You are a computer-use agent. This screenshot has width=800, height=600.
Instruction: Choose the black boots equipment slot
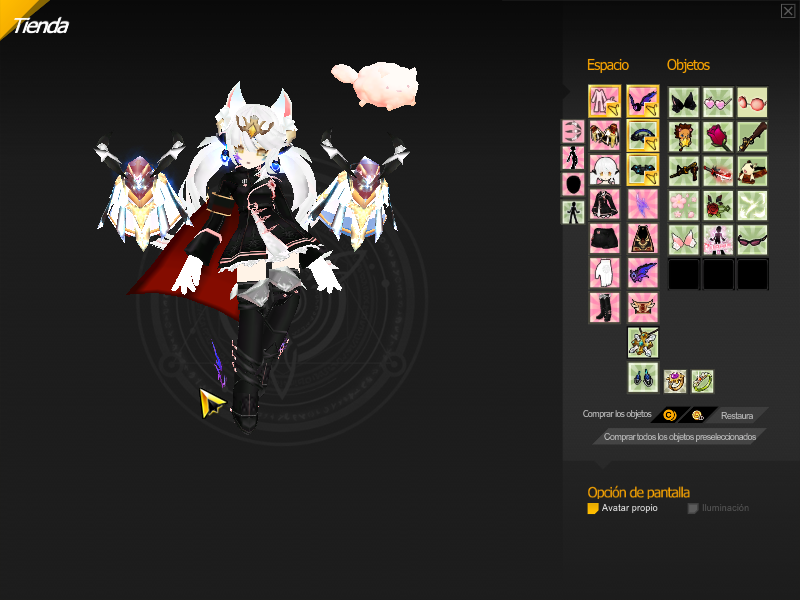[604, 307]
